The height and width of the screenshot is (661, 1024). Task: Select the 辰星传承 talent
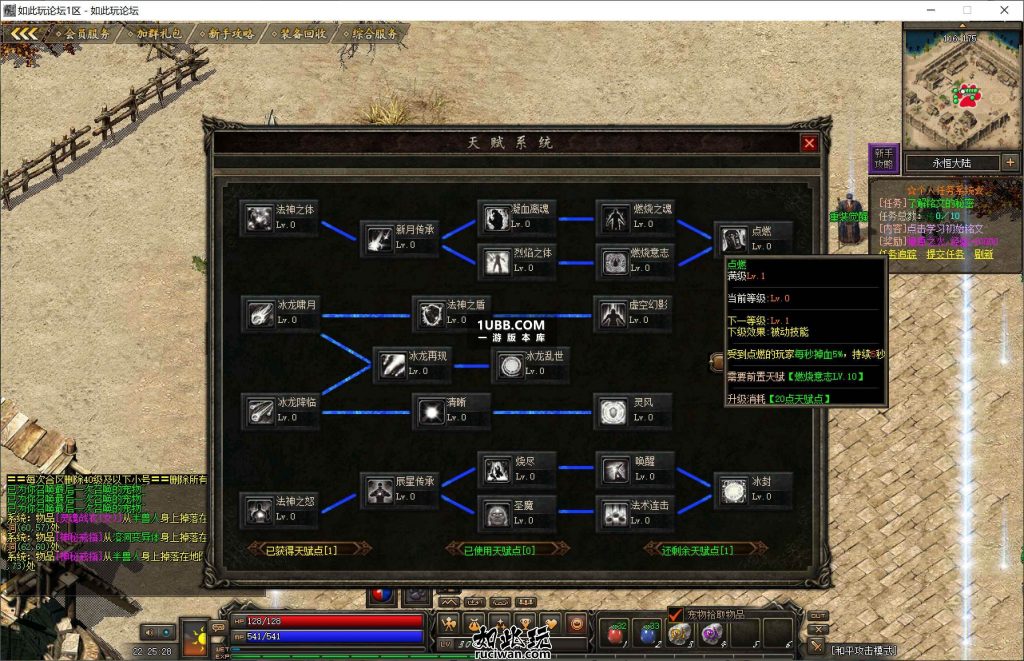380,490
